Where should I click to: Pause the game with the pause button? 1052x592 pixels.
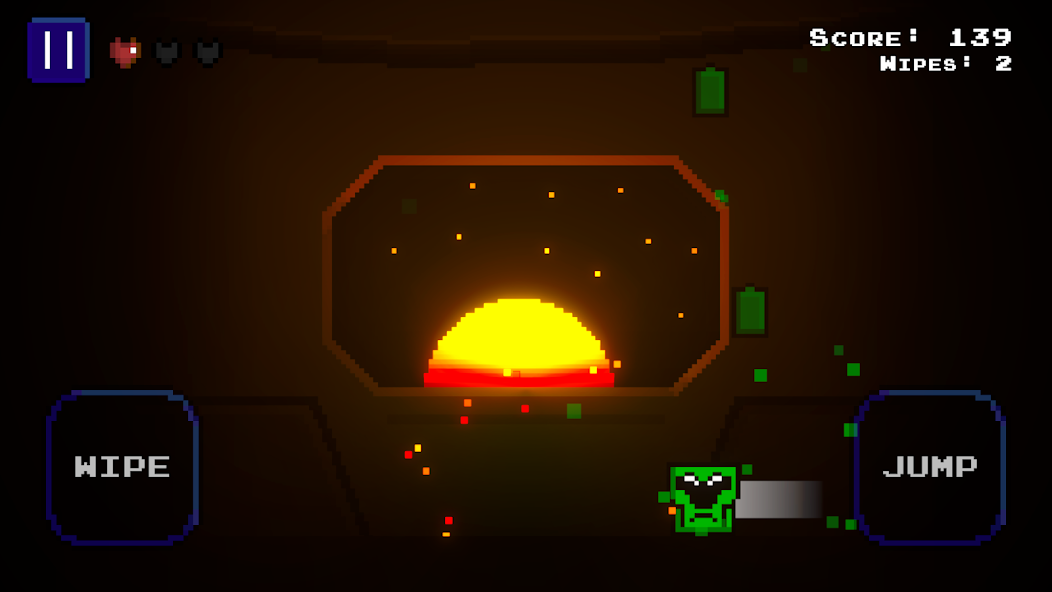click(x=58, y=50)
